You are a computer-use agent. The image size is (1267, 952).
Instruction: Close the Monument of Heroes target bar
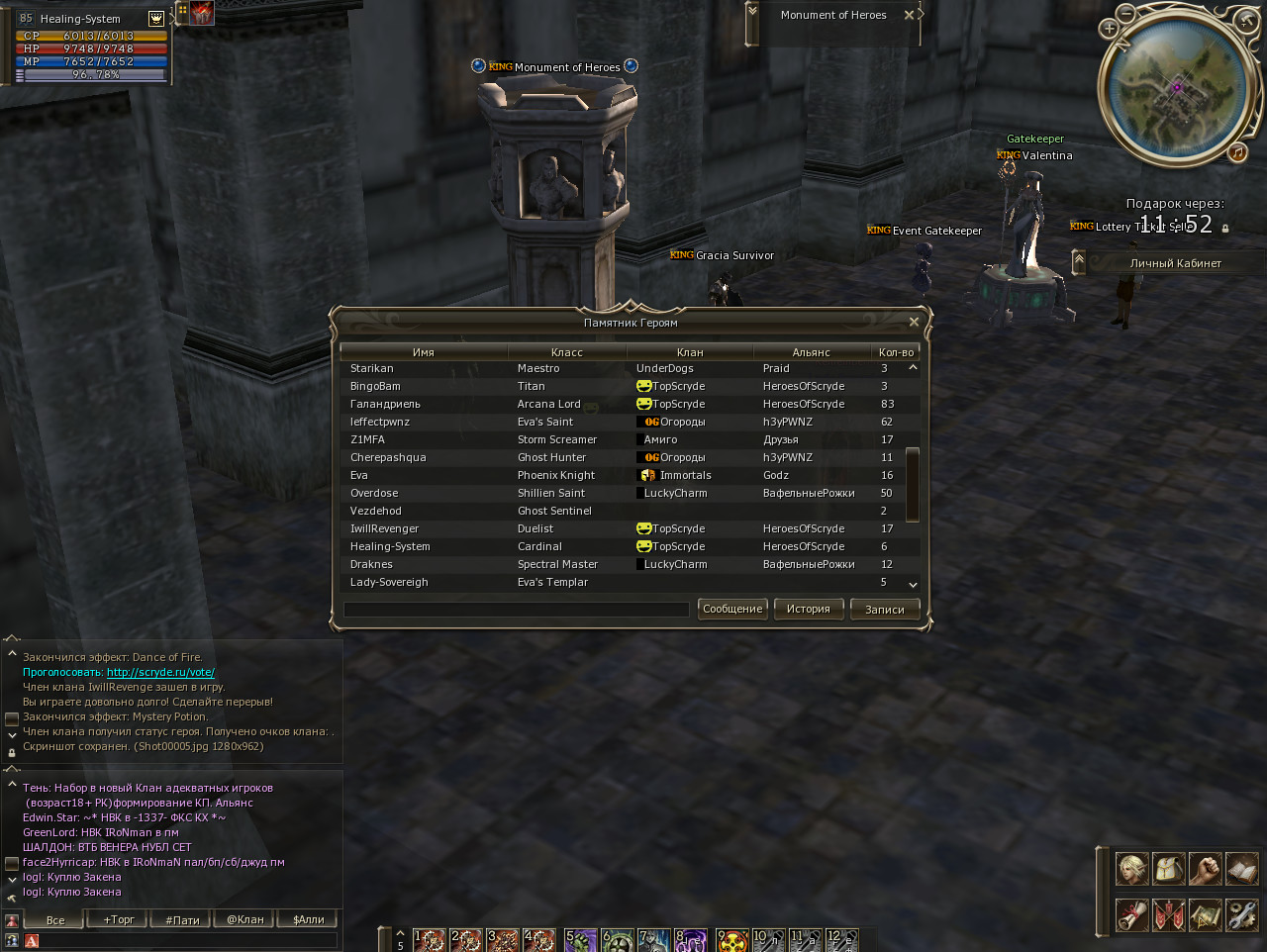[x=909, y=15]
